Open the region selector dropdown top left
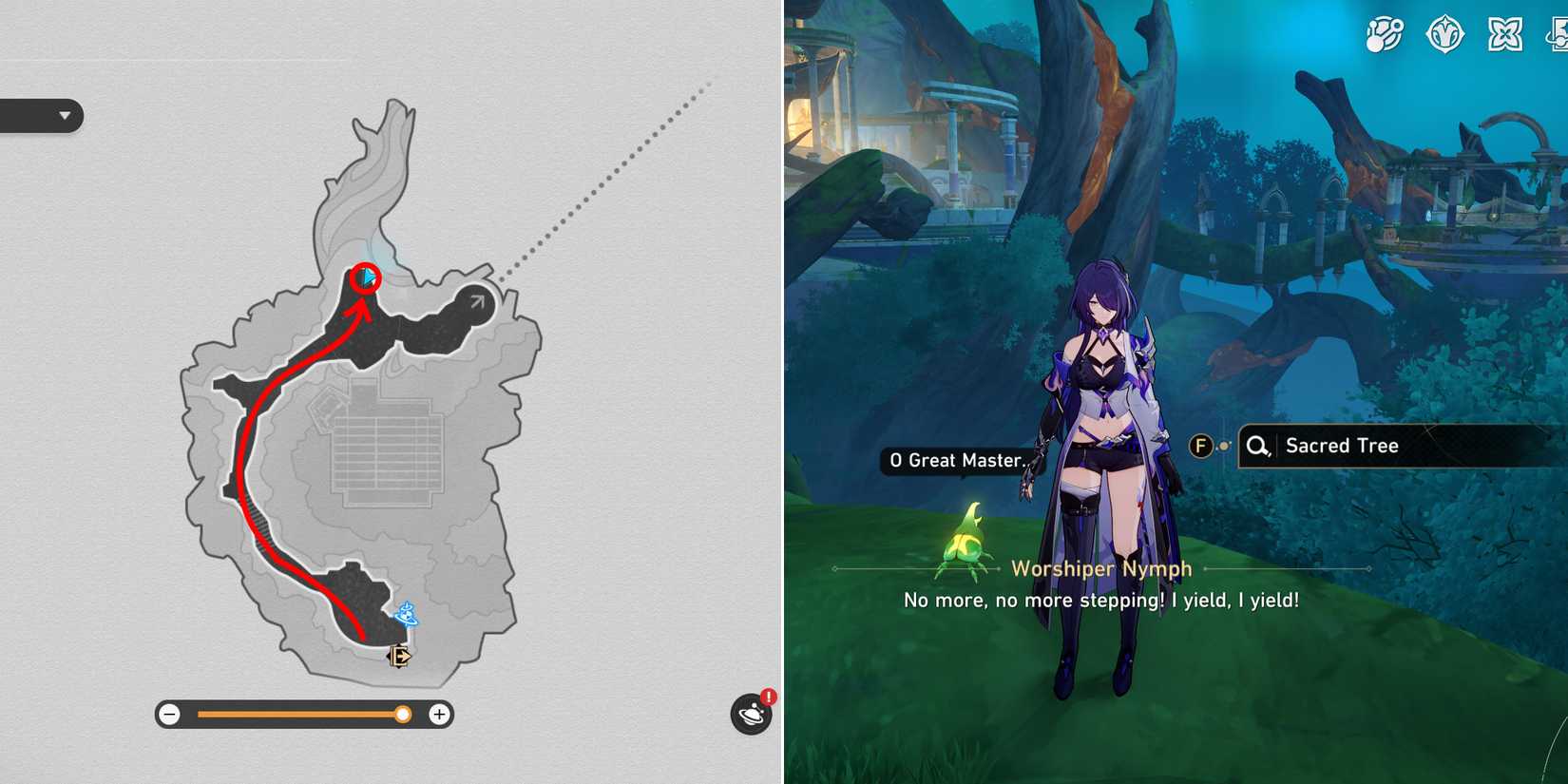The height and width of the screenshot is (784, 1568). pyautogui.click(x=63, y=116)
